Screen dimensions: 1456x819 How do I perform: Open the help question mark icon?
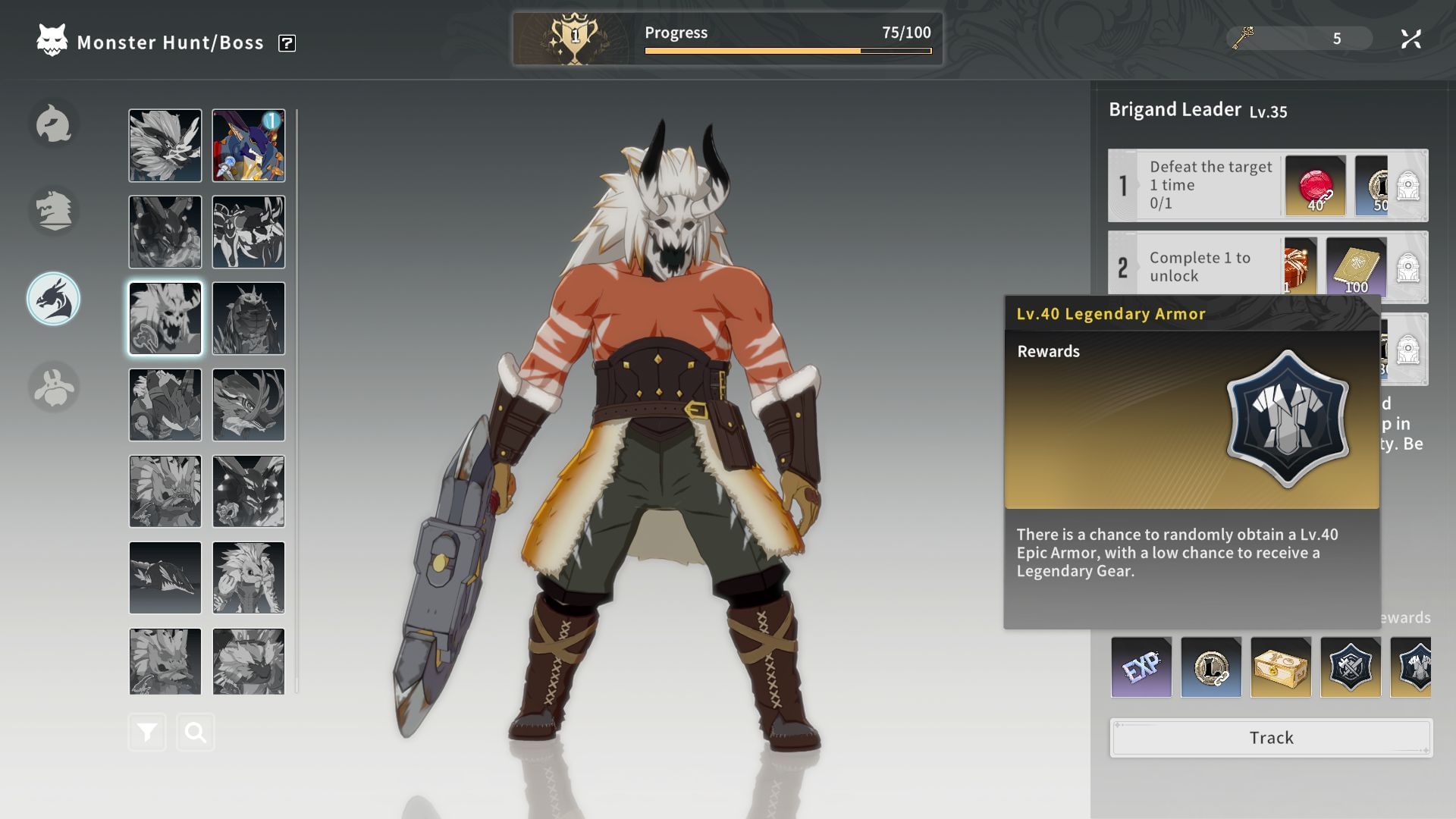pos(287,43)
